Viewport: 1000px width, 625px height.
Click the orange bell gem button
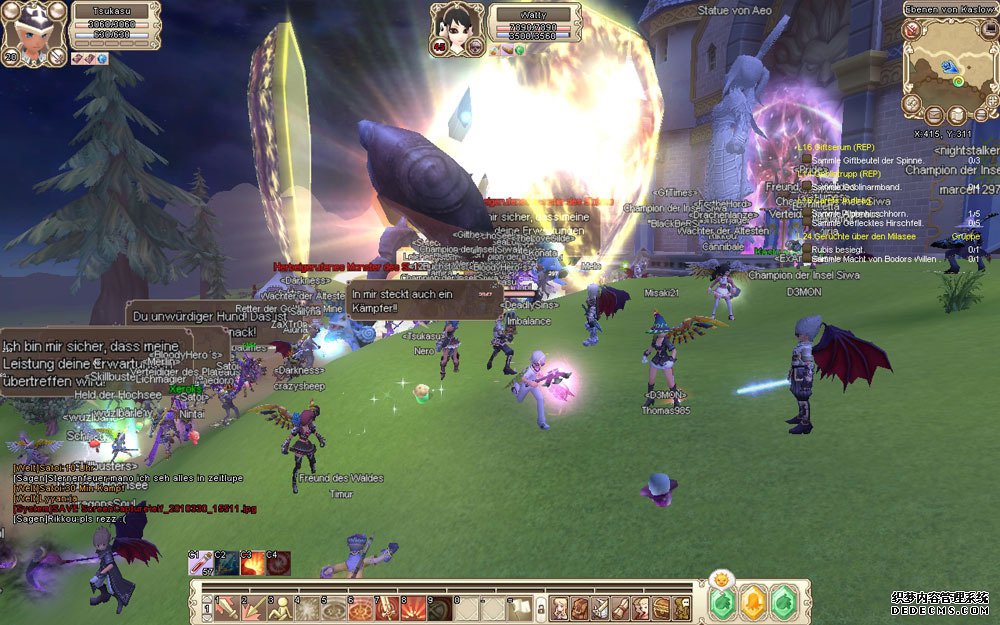click(753, 603)
